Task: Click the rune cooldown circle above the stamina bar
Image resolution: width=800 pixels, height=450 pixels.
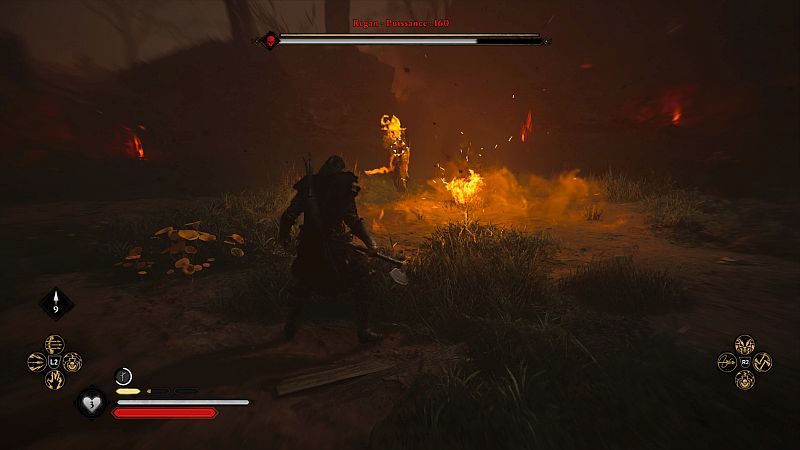Action: pyautogui.click(x=123, y=375)
